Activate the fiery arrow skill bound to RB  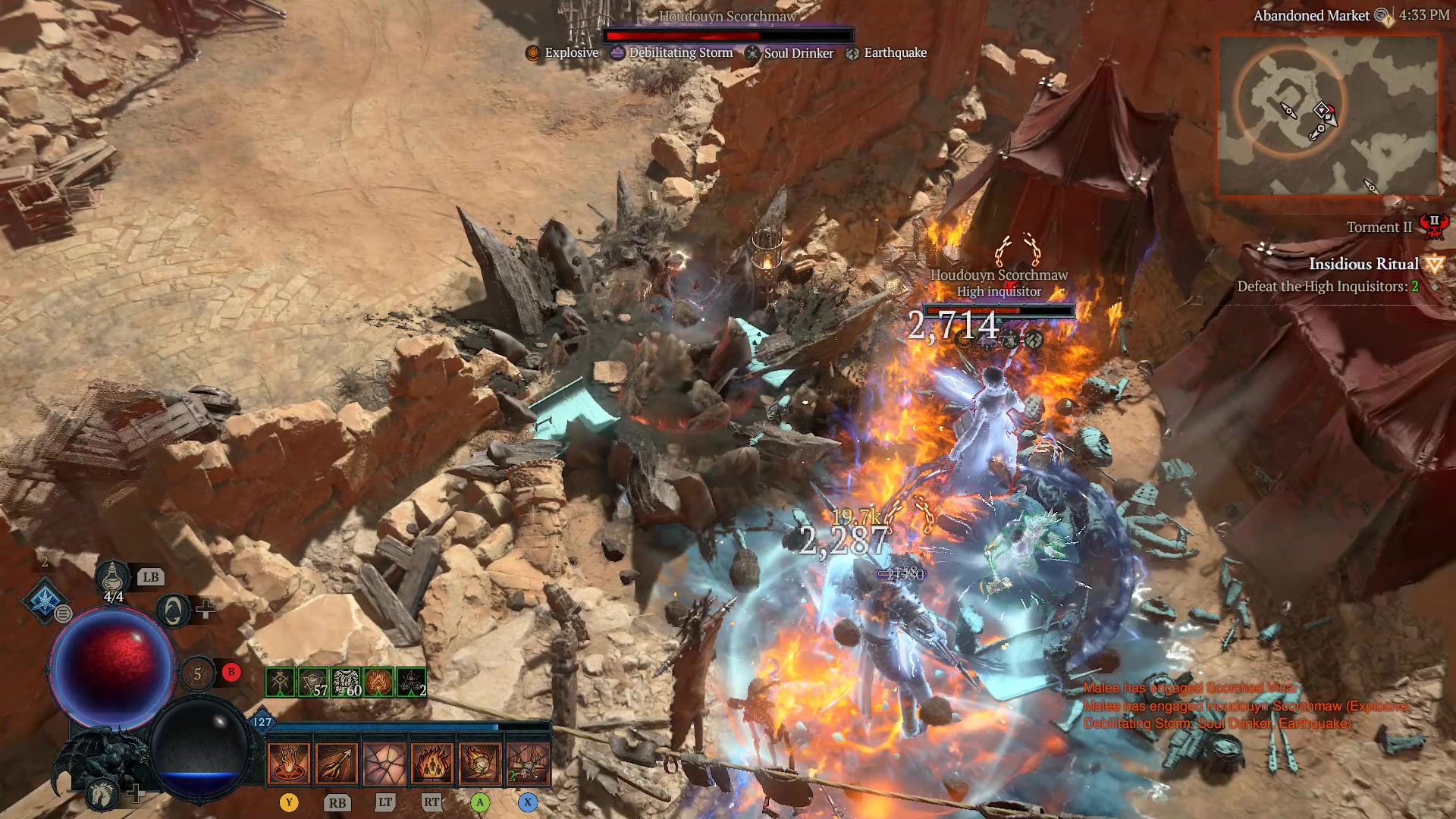click(337, 762)
